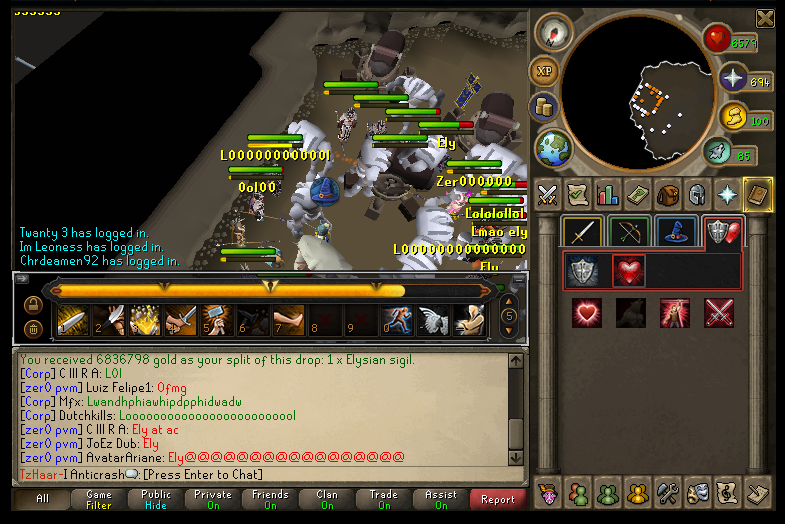This screenshot has height=524, width=785.
Task: Report a player with the Report button
Action: 498,499
